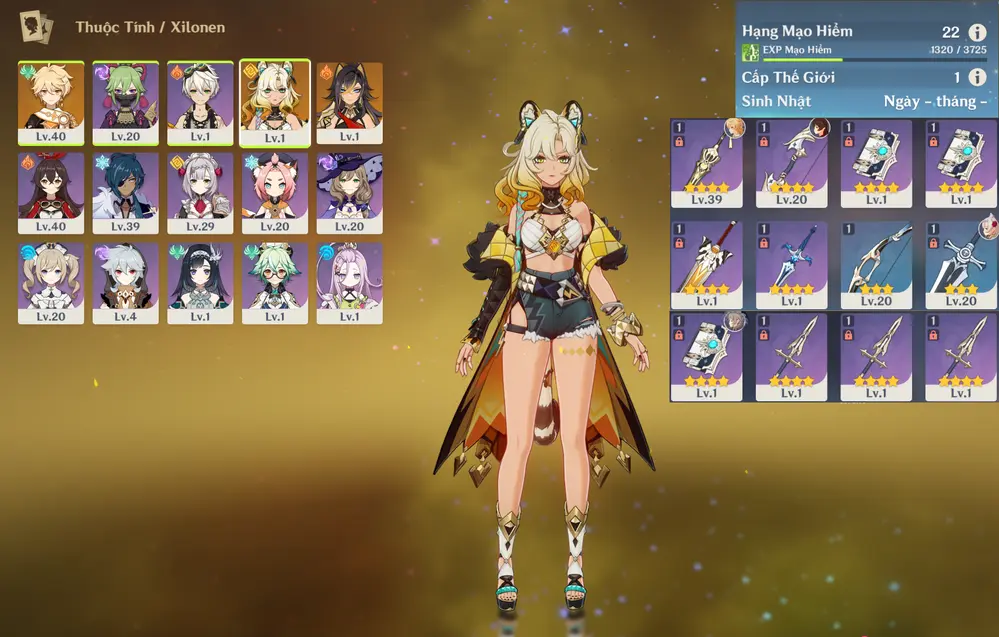Pick the highlighted Xilonen portrait
This screenshot has height=637, width=999.
tap(275, 102)
